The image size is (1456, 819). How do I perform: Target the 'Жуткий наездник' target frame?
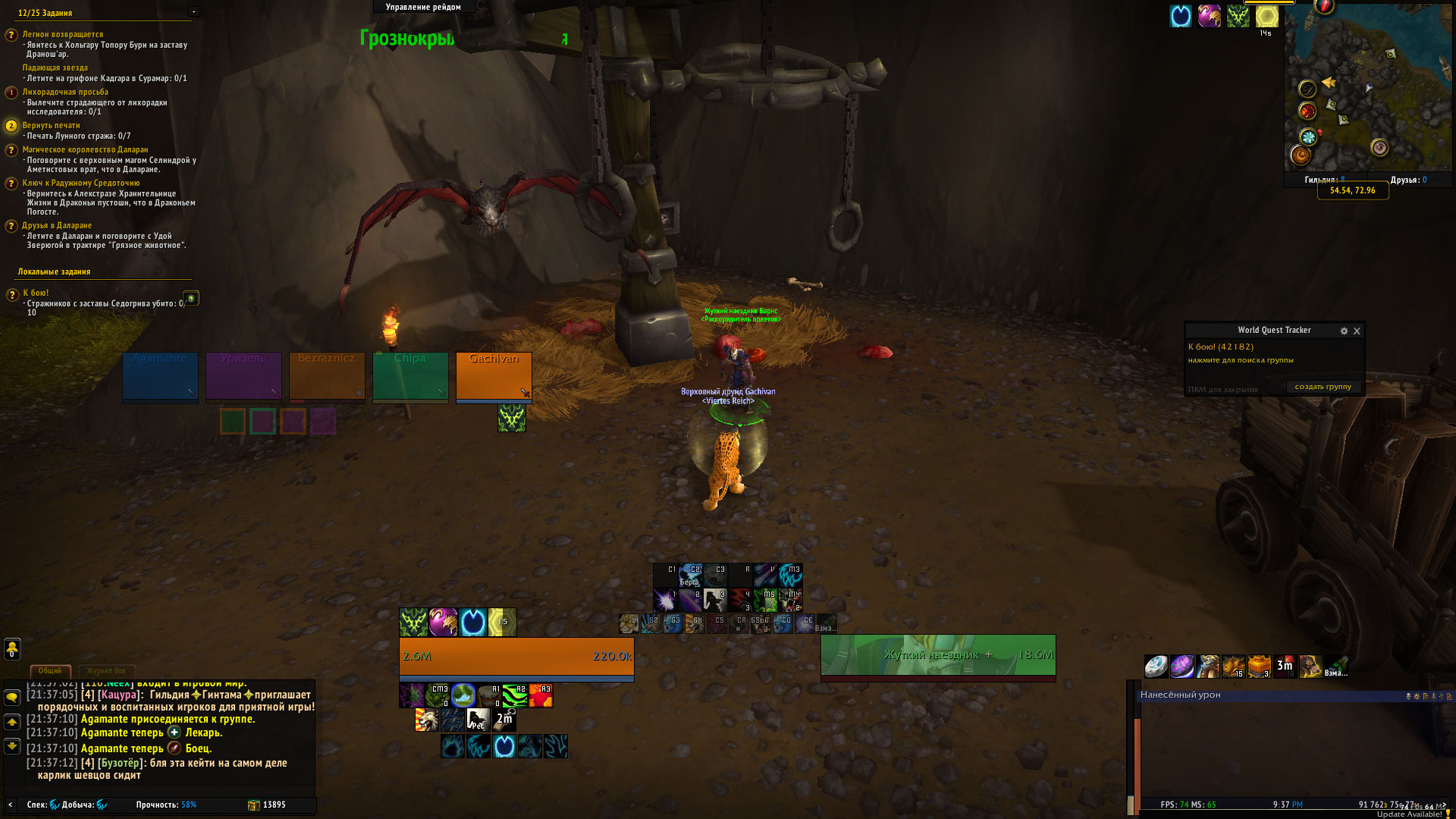coord(938,654)
